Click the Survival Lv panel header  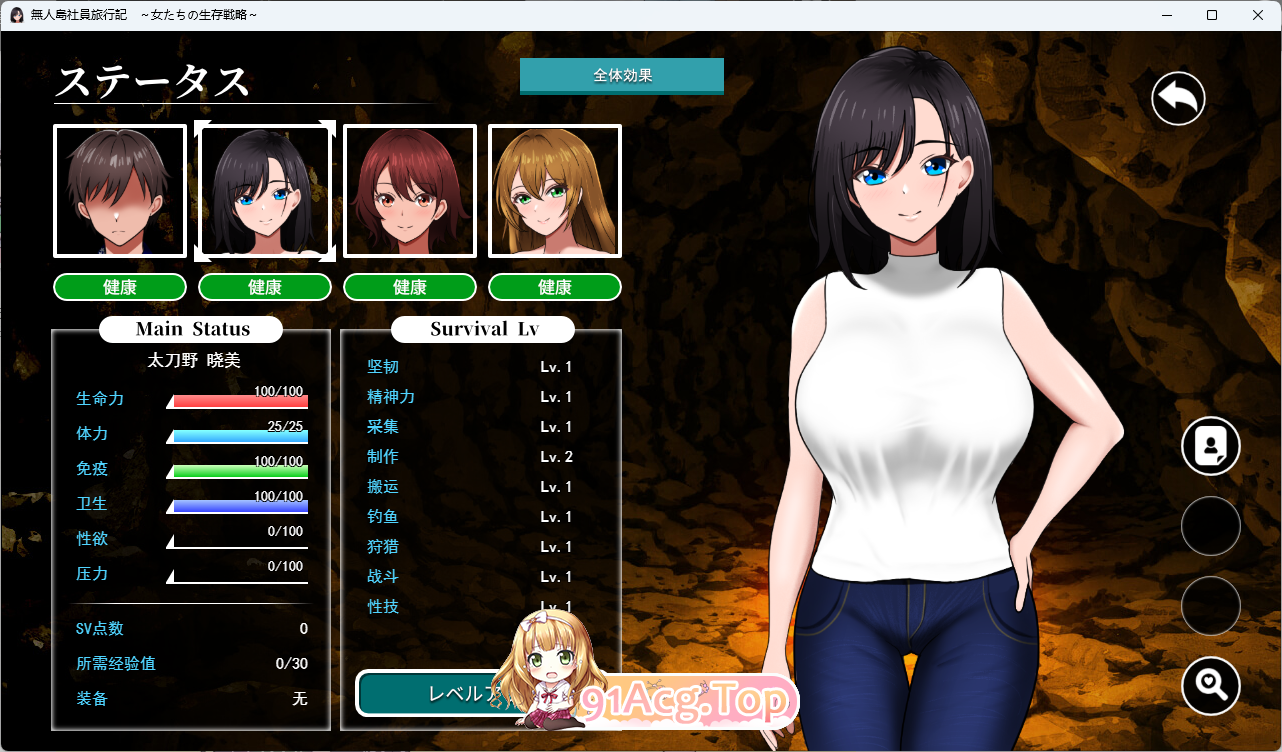point(483,329)
